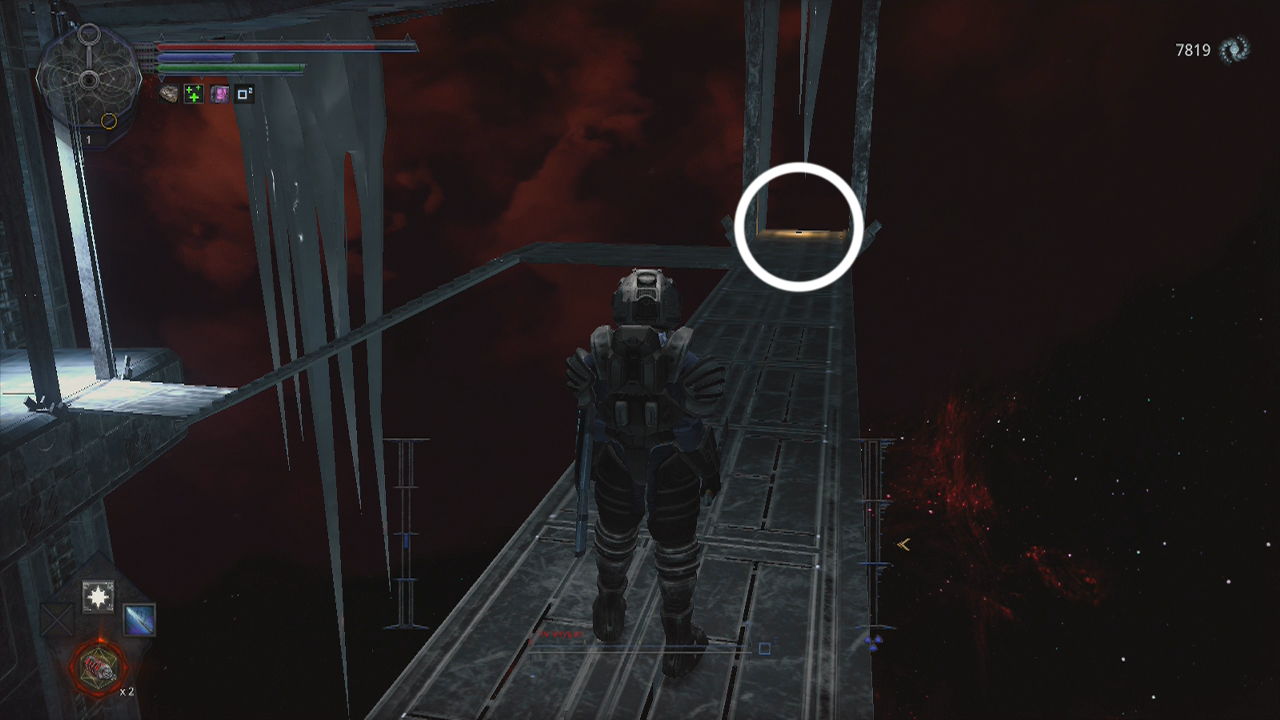The image size is (1280, 720).
Task: Click the yellow ring marker on the minimap
Action: 109,120
